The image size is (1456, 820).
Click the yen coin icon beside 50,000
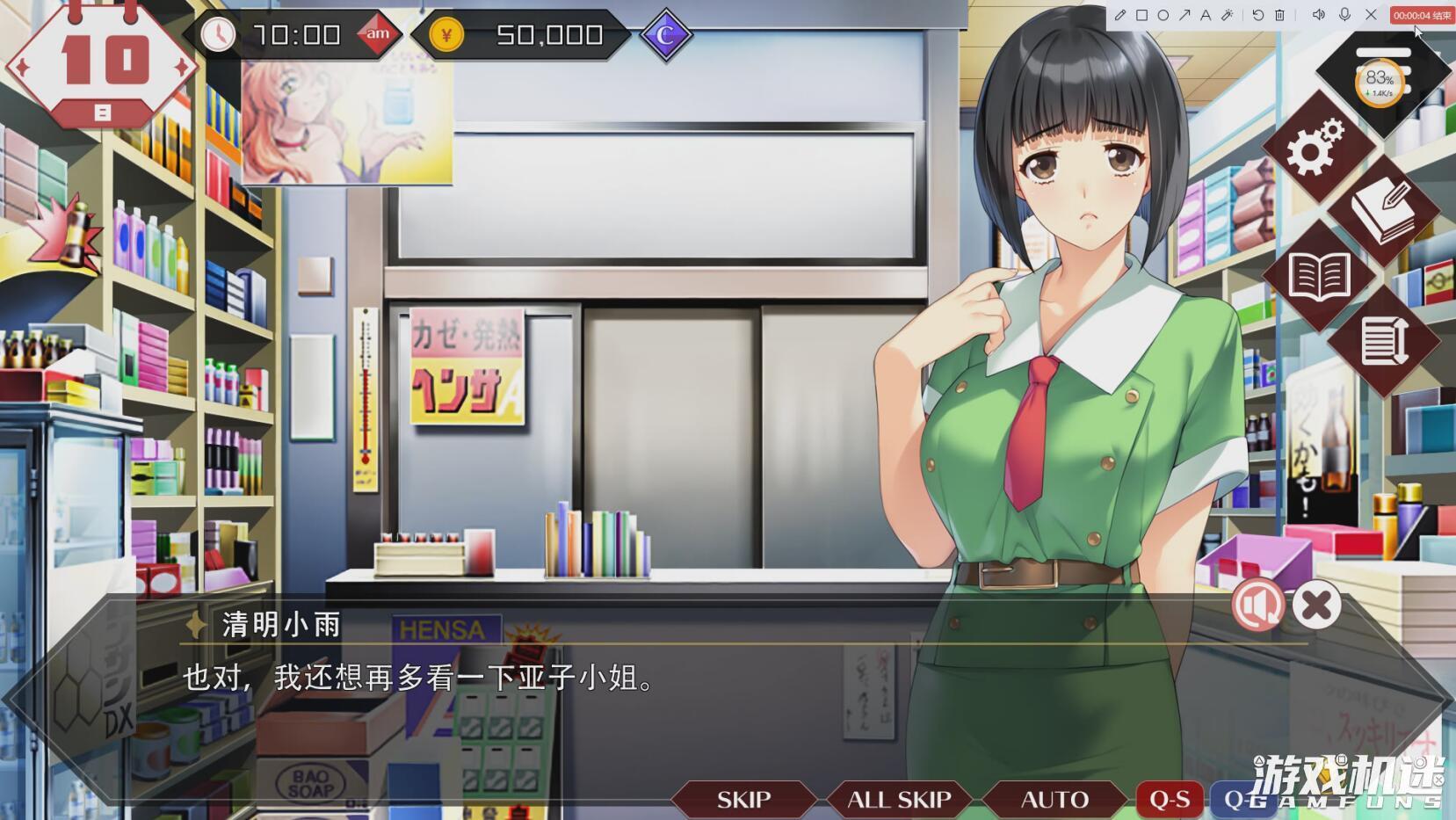446,35
